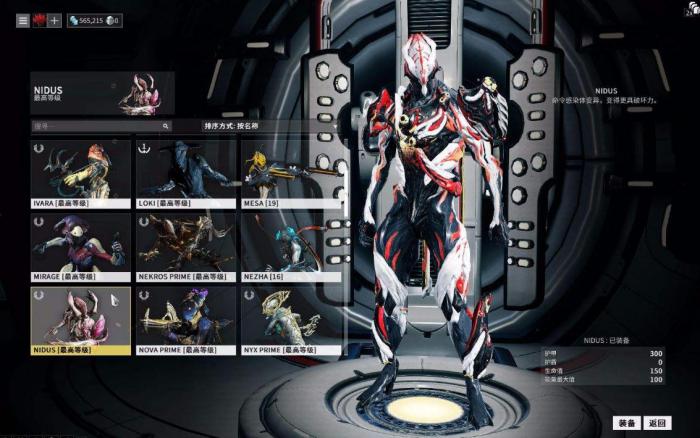Select the Nyx Prime tile

click(291, 321)
